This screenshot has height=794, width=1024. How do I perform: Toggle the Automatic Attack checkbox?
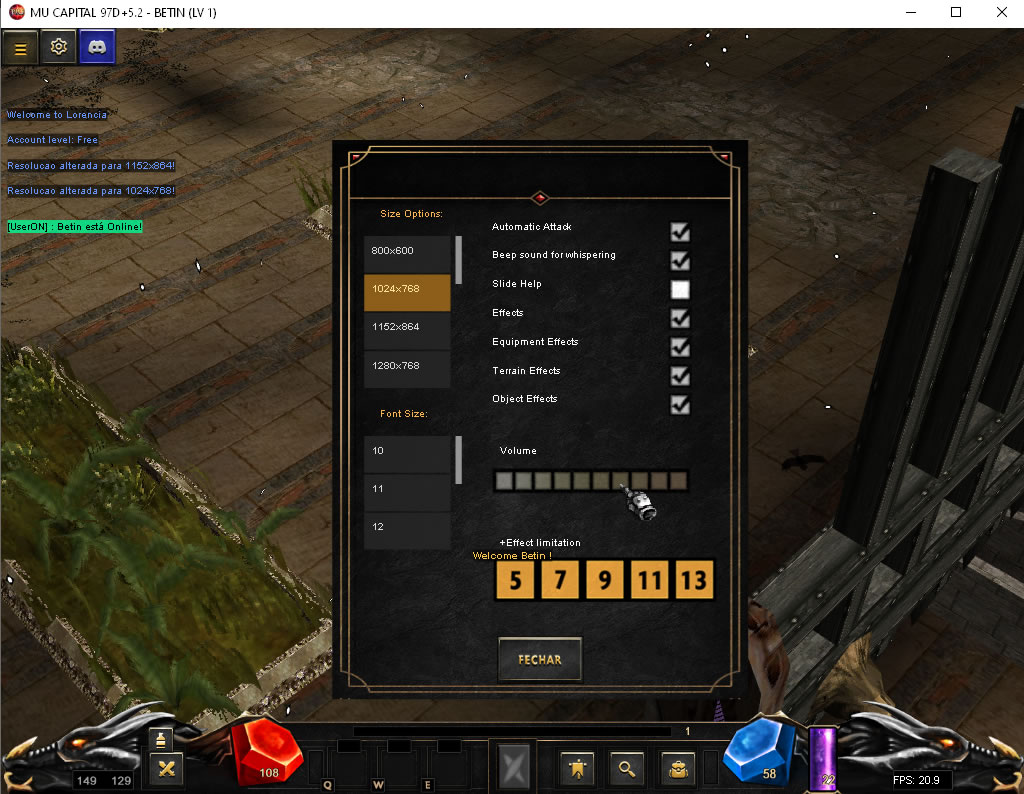[680, 232]
